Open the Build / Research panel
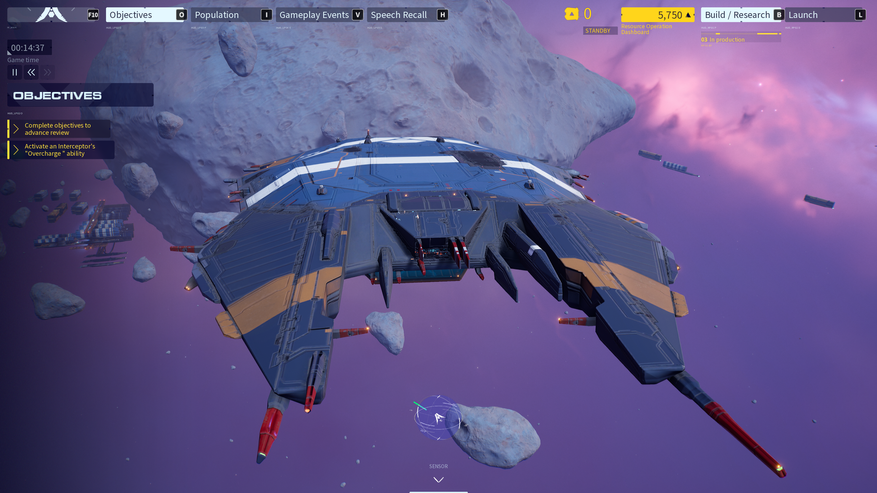The height and width of the screenshot is (493, 877). [x=742, y=15]
